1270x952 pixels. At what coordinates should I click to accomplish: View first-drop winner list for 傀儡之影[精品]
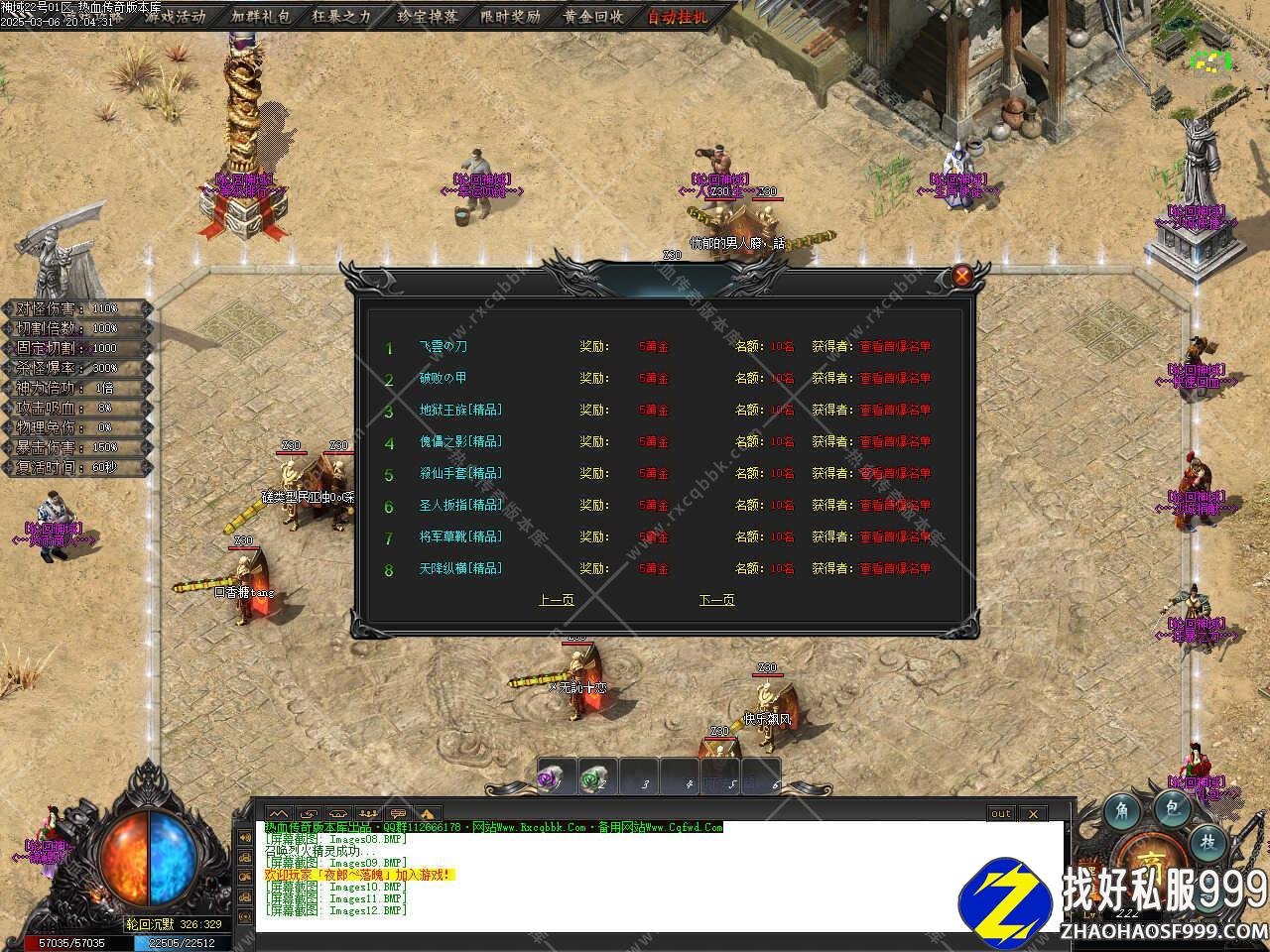[x=895, y=442]
